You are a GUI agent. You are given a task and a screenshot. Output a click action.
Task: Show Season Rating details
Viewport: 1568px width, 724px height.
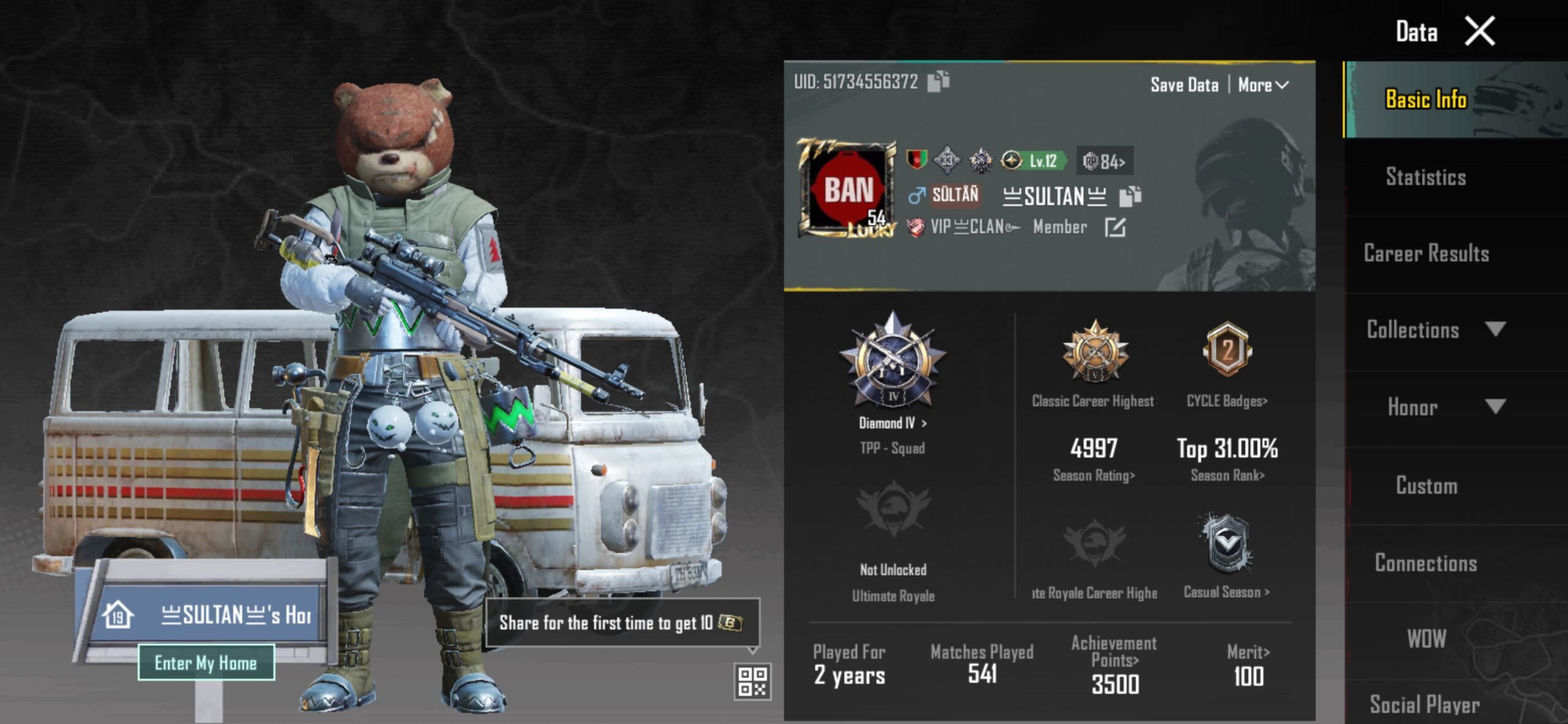1094,475
